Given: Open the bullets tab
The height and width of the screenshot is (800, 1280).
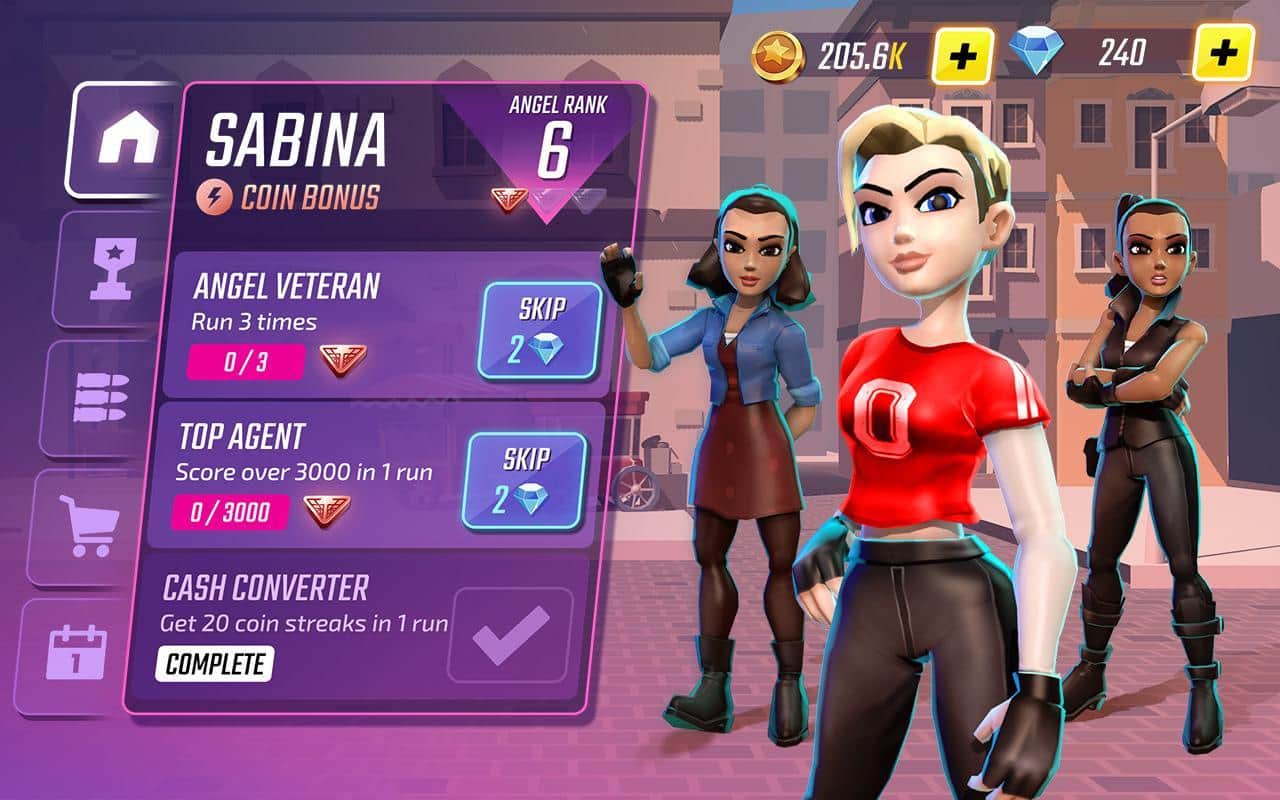Looking at the screenshot, I should point(99,398).
